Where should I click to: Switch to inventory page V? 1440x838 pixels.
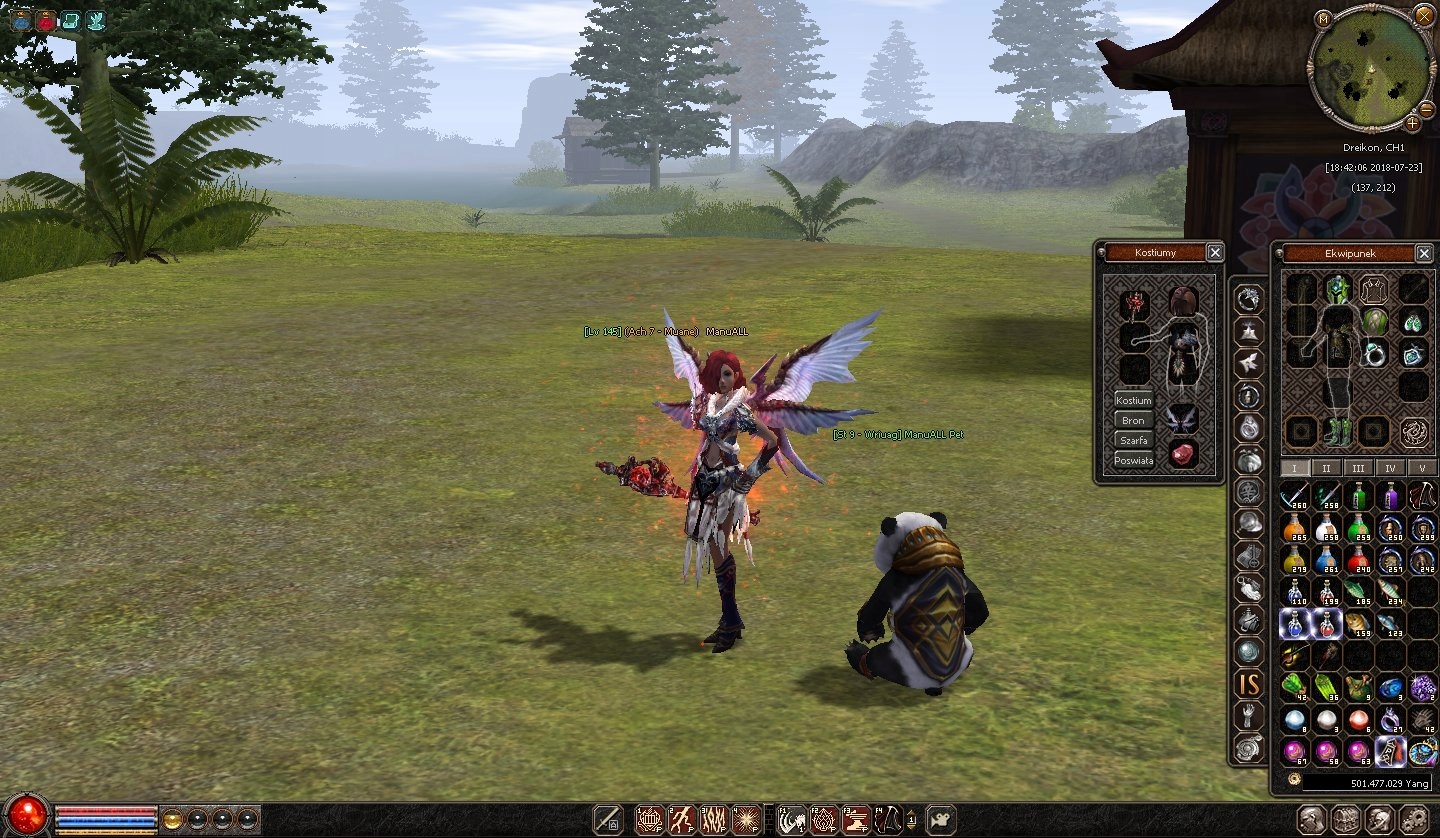(1421, 468)
